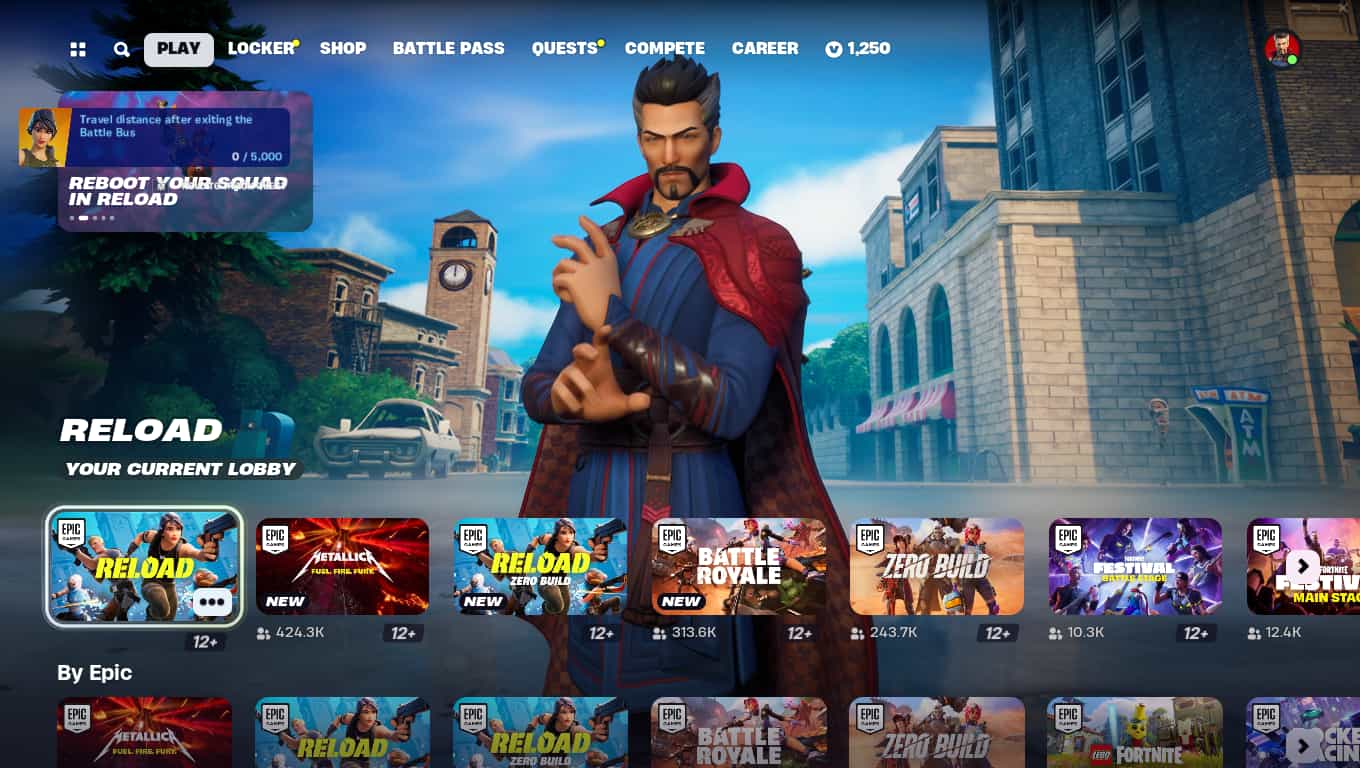Viewport: 1360px width, 768px height.
Task: Select the Zero Build mode tile
Action: pos(936,565)
